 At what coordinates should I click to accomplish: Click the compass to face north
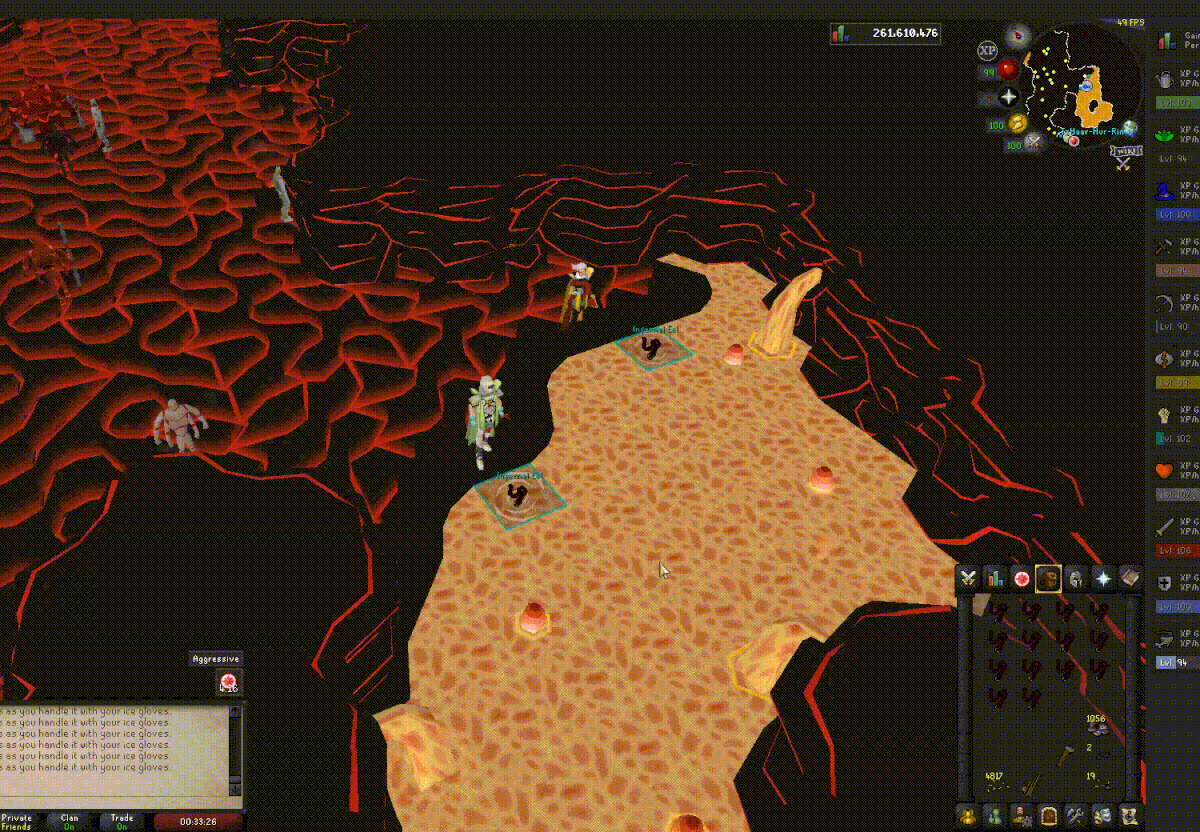1018,37
